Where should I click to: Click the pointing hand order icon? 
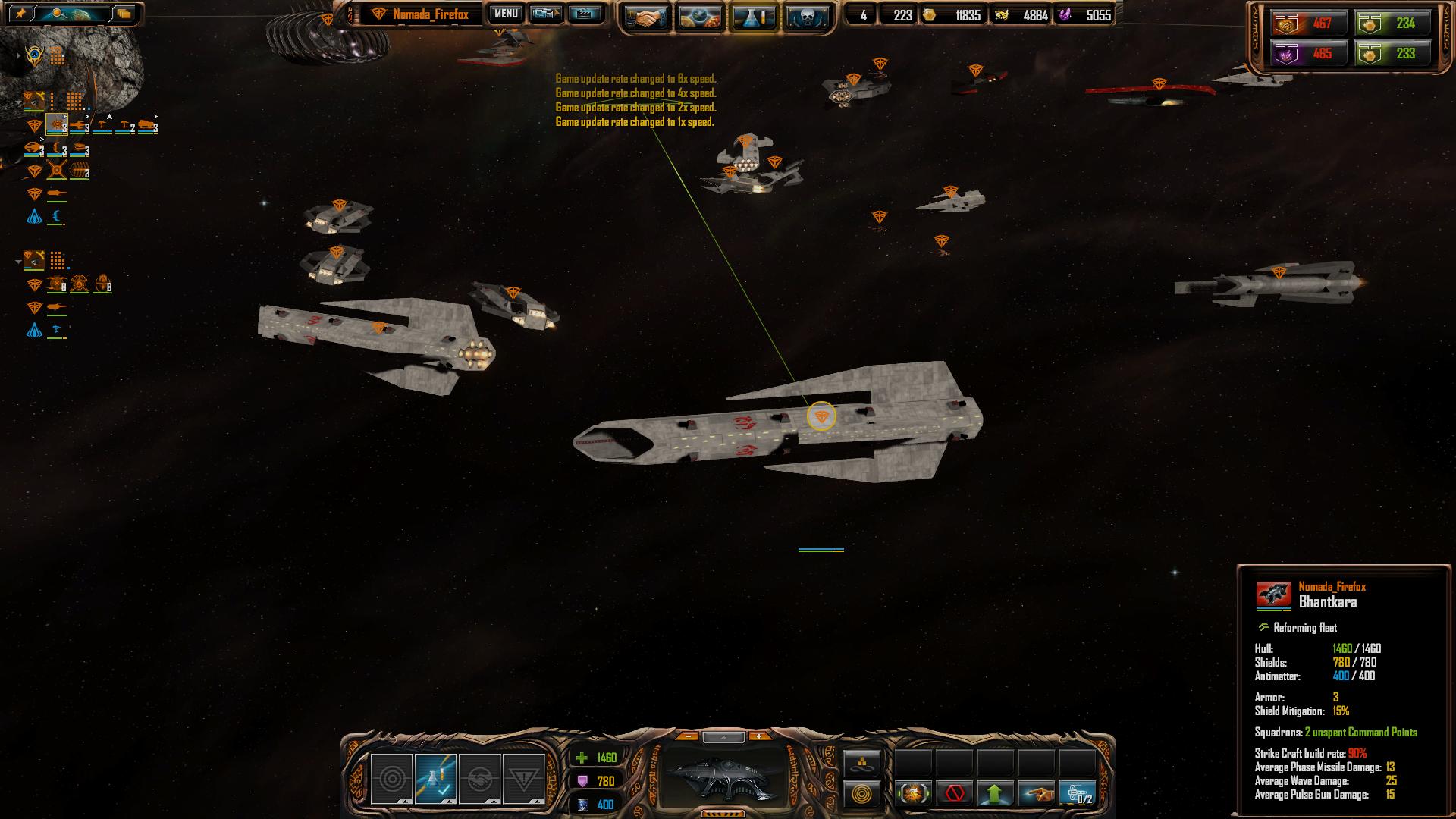pyautogui.click(x=1036, y=794)
